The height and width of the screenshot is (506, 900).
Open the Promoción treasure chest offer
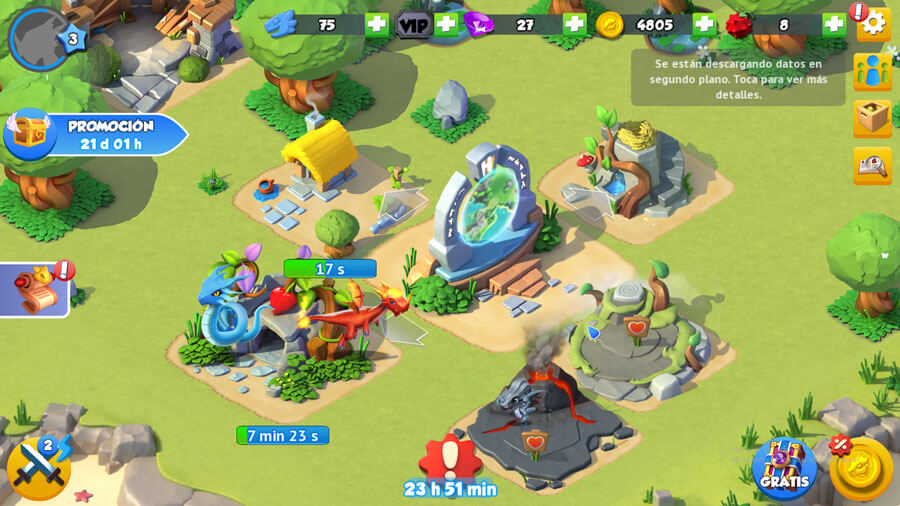point(95,134)
